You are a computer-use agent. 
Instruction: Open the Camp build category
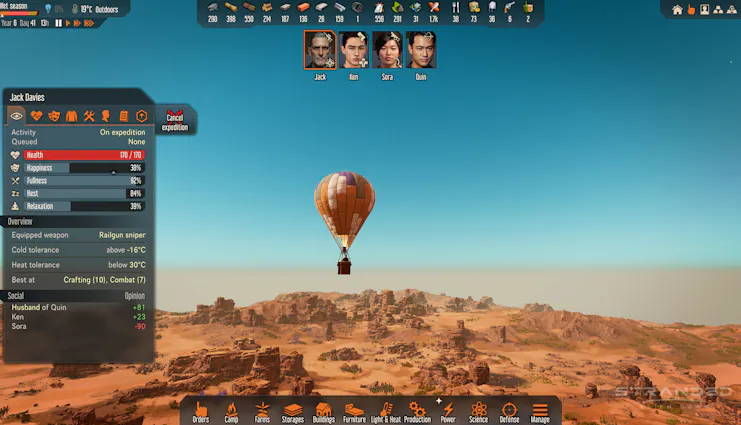(x=231, y=411)
